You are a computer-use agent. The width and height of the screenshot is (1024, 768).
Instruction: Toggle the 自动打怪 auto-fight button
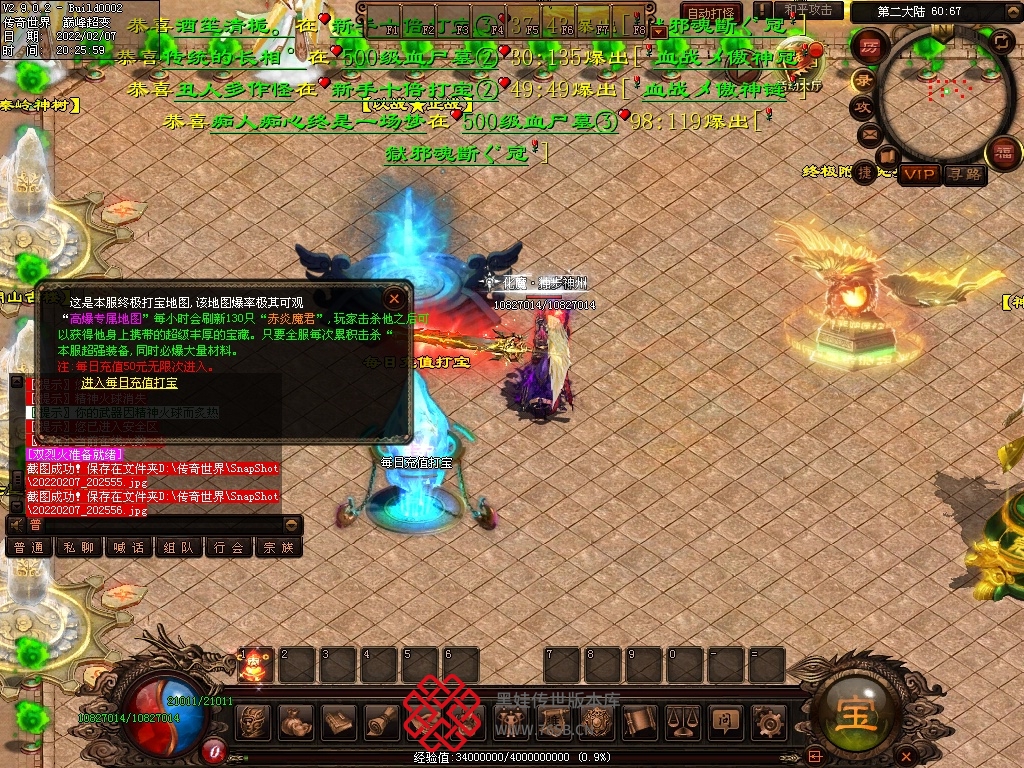click(712, 12)
